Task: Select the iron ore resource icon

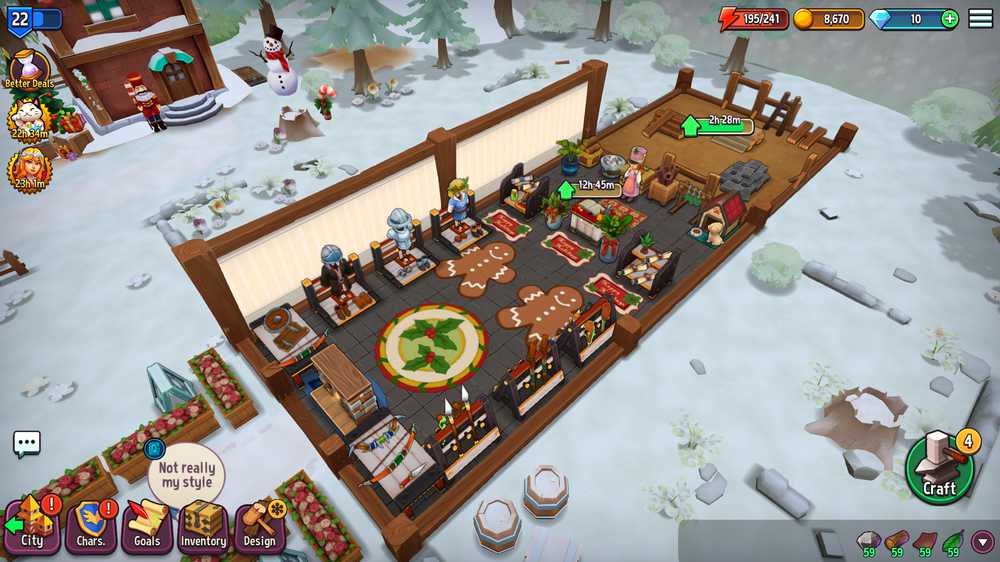Action: coord(868,541)
